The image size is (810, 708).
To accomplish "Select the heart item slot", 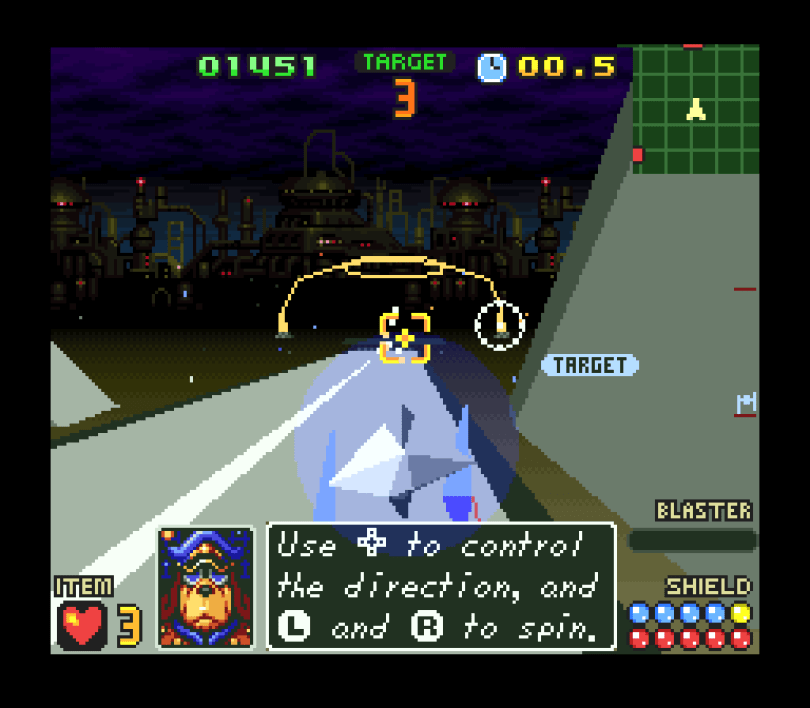I will coord(82,626).
